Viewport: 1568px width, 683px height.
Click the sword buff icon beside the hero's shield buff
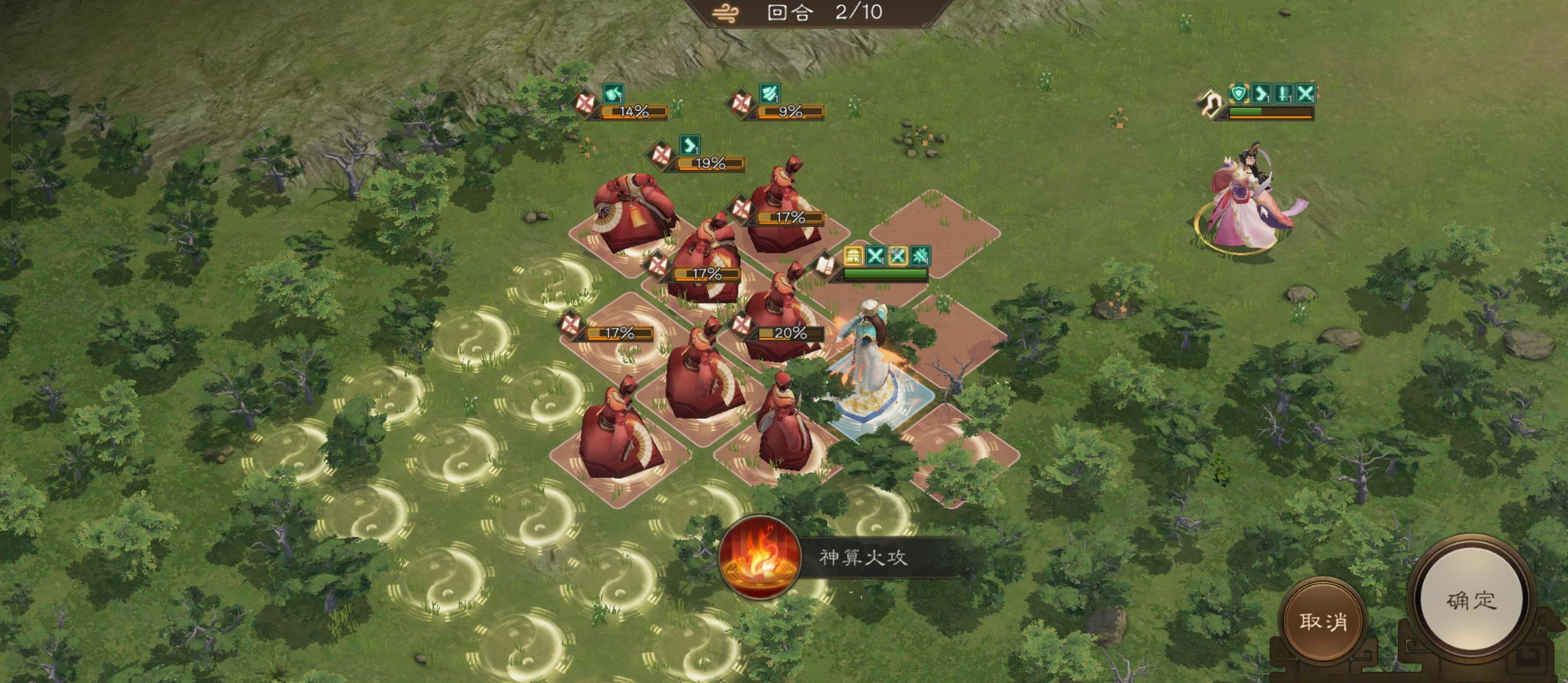tap(1284, 94)
